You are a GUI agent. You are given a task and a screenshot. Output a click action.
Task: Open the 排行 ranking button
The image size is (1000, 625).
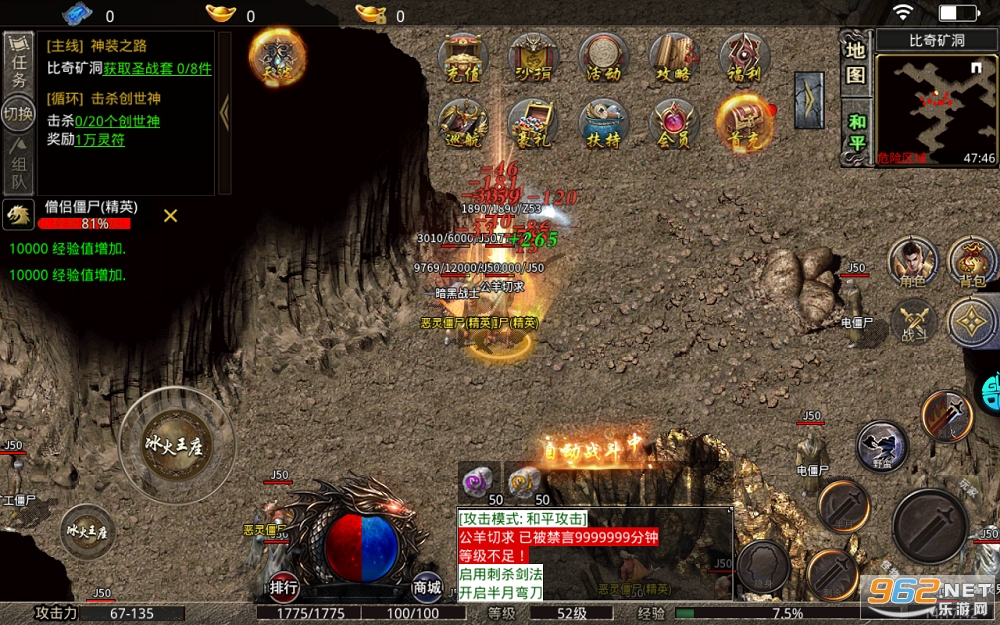pos(283,587)
